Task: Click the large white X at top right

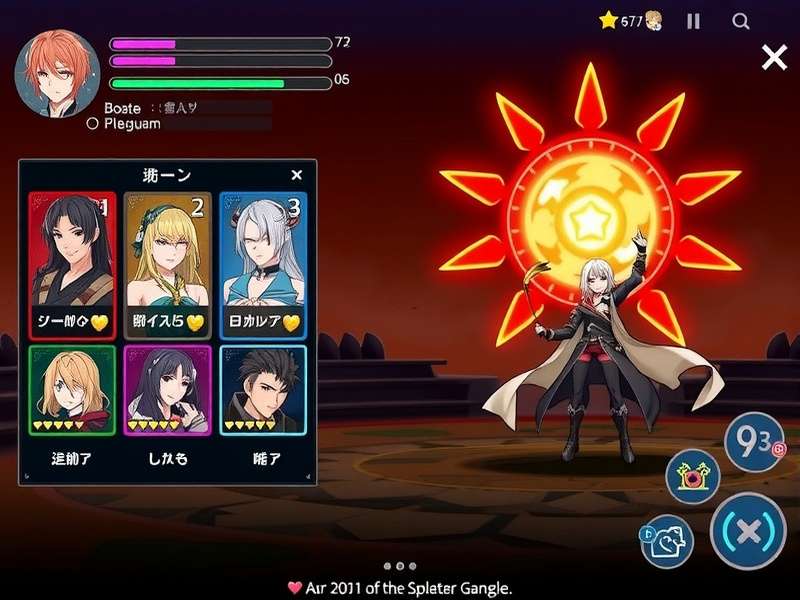Action: (774, 58)
